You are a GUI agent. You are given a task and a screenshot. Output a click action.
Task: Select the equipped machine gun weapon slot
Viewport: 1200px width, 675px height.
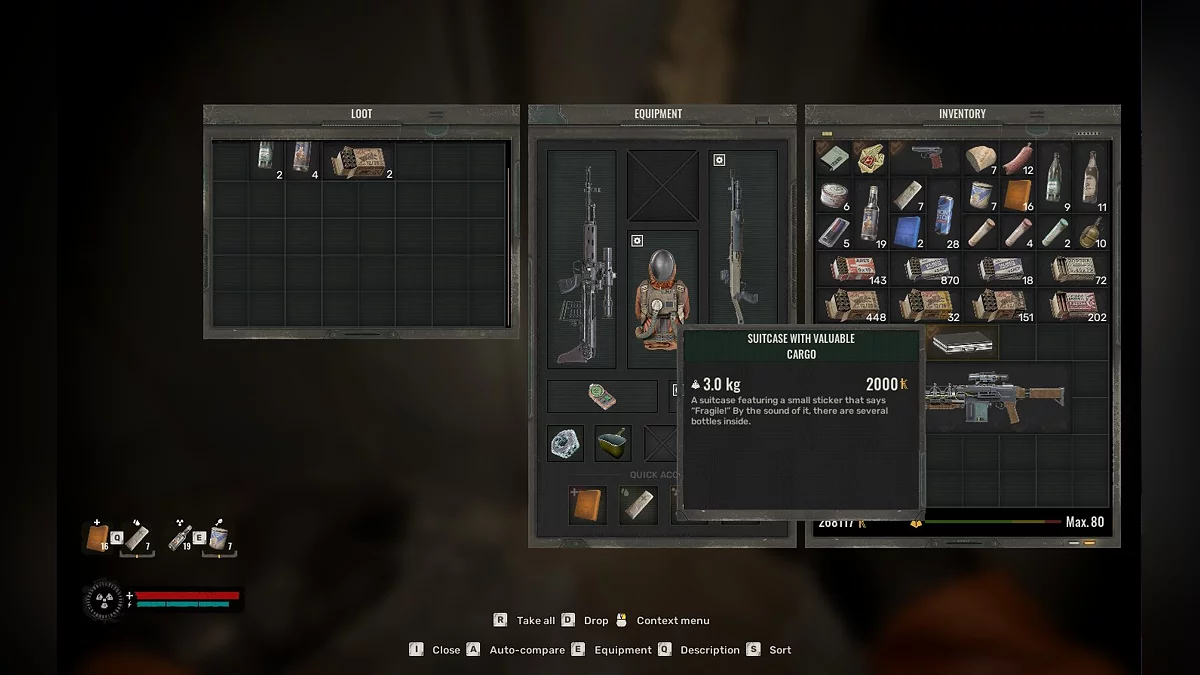pos(581,259)
